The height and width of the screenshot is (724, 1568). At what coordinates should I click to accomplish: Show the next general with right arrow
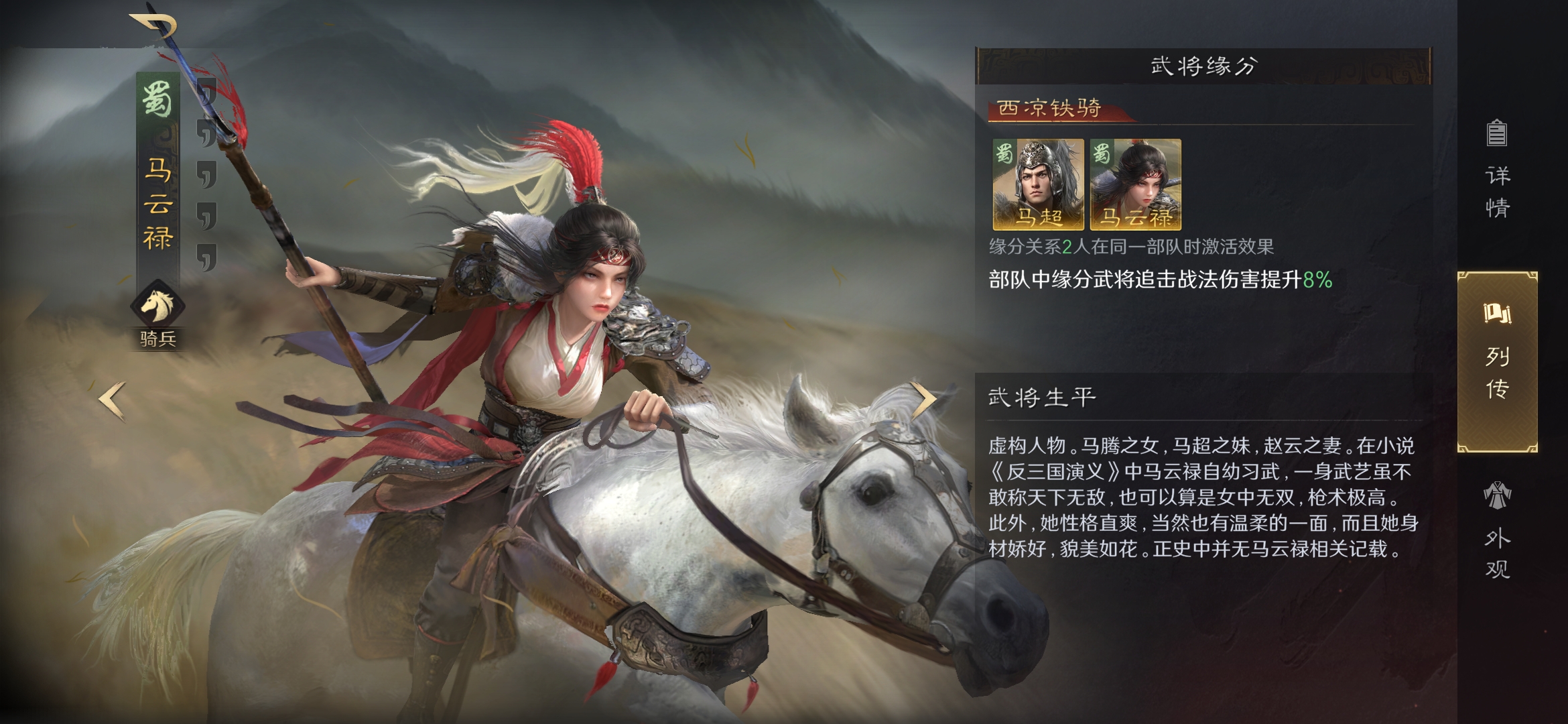pyautogui.click(x=925, y=400)
